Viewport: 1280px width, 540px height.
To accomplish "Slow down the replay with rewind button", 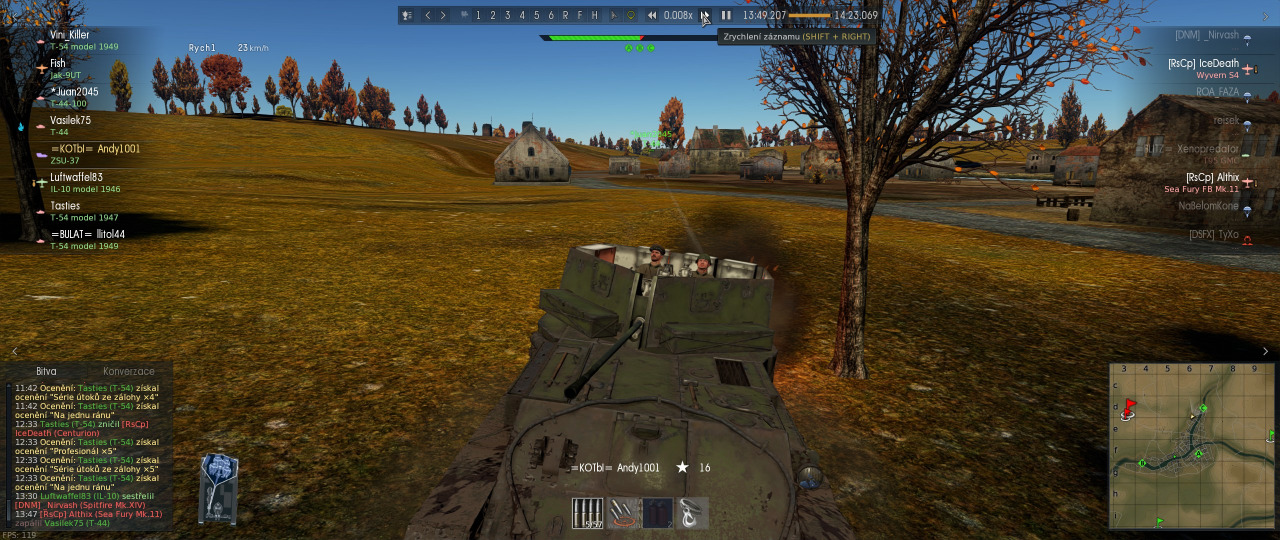I will (x=652, y=15).
